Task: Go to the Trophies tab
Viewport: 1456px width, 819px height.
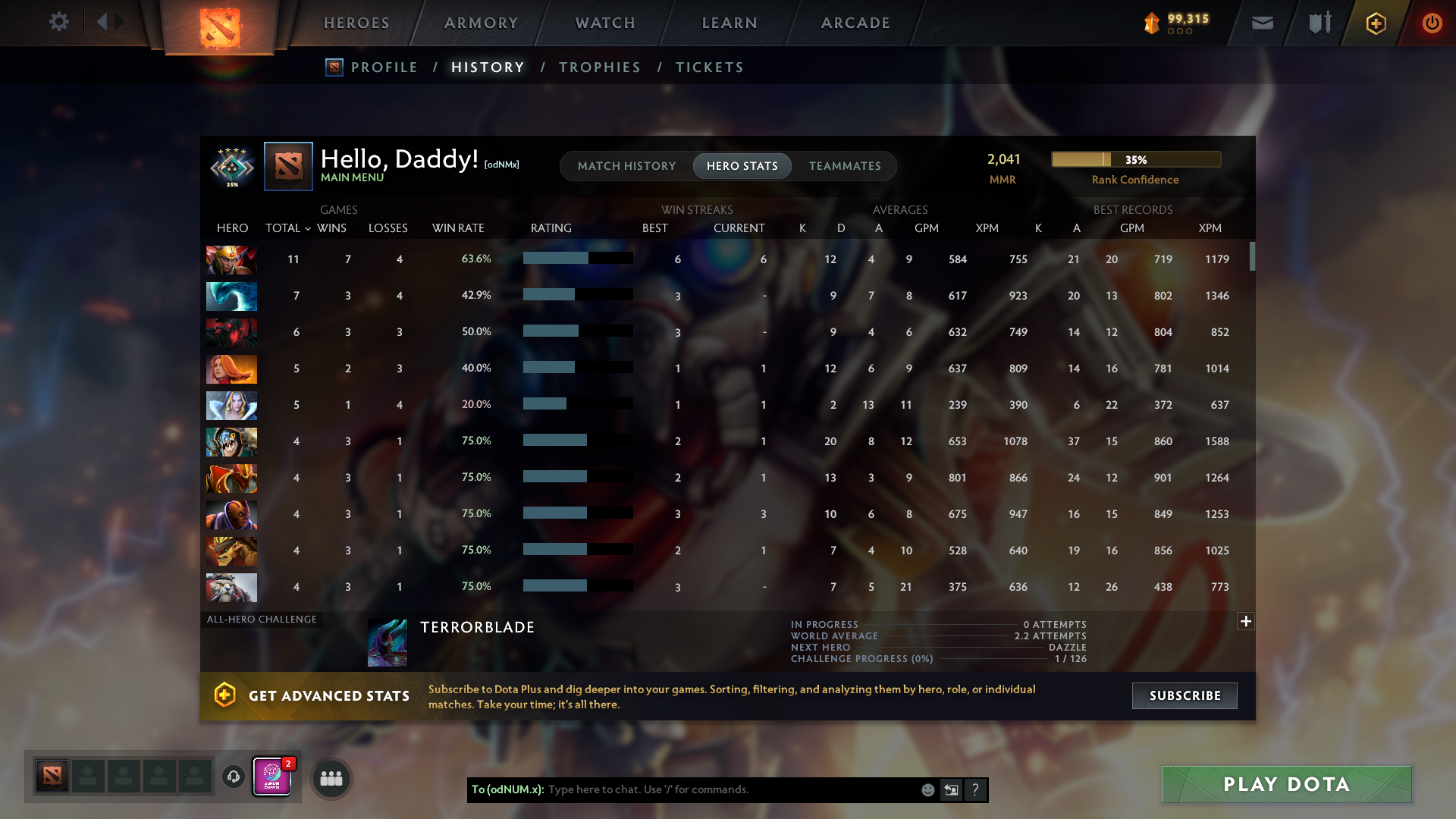Action: pyautogui.click(x=599, y=67)
